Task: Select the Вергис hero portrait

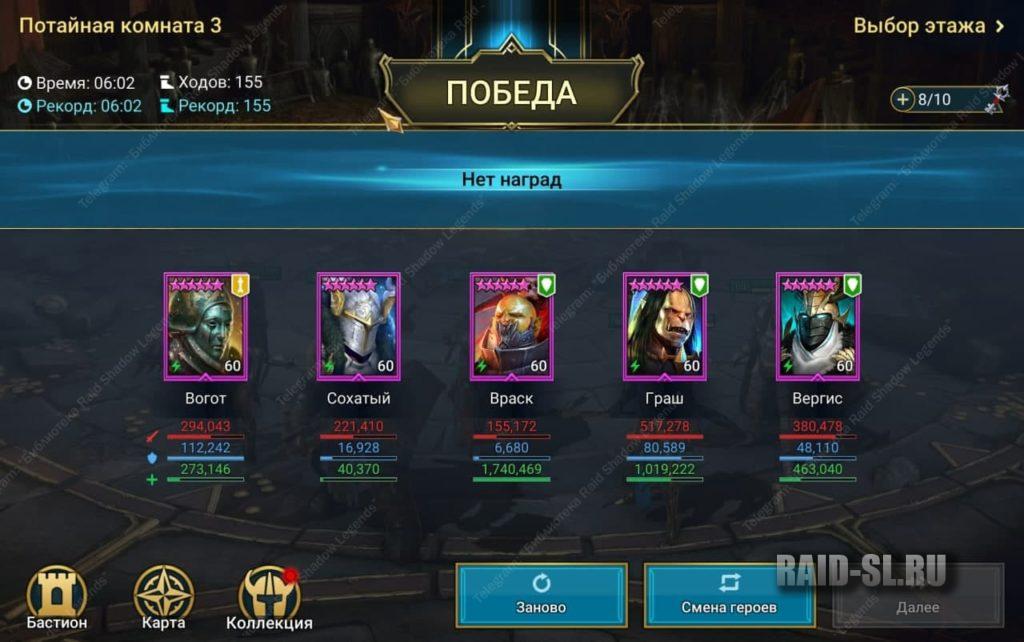Action: pos(818,327)
